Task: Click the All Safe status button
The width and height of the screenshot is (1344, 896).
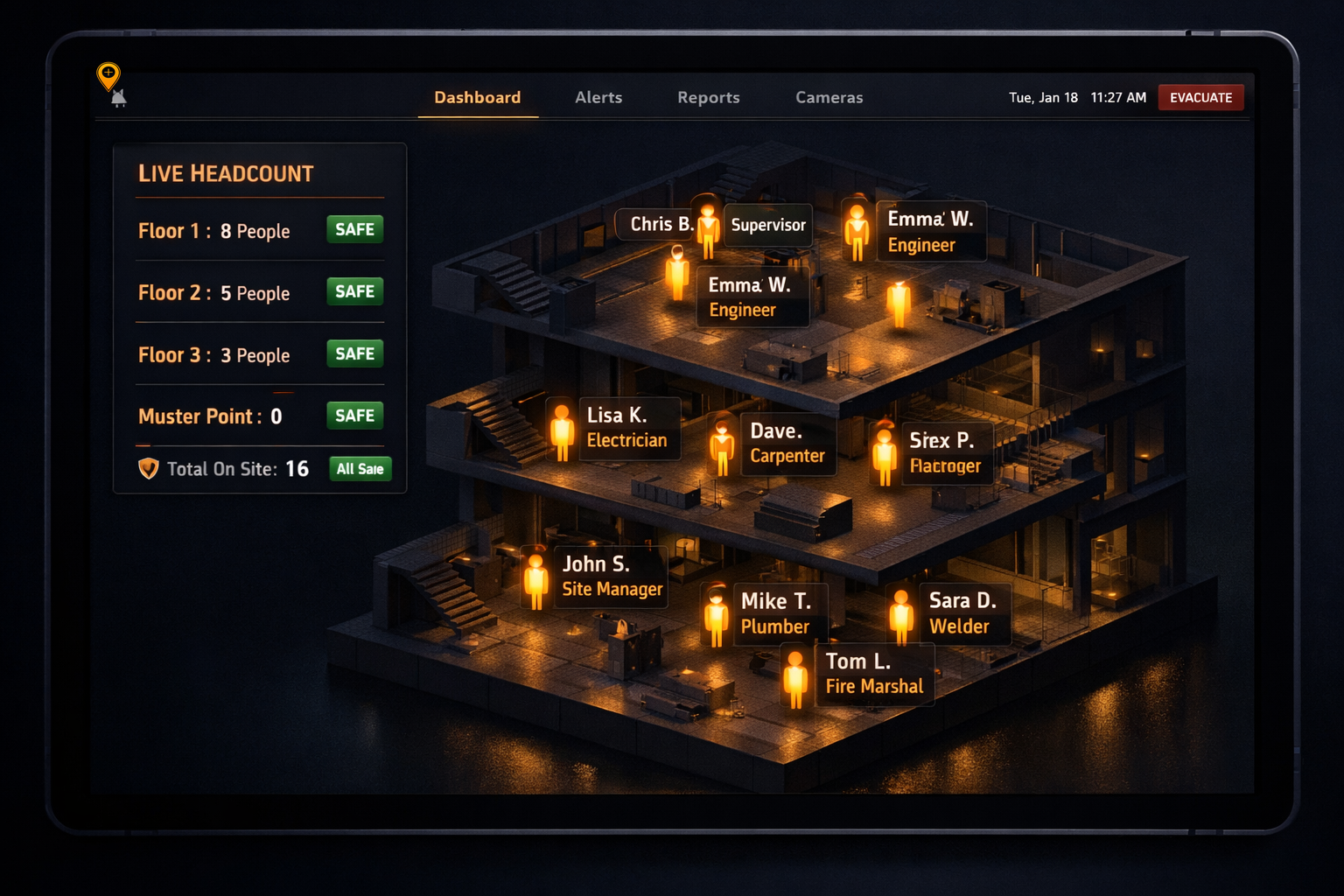Action: [360, 469]
